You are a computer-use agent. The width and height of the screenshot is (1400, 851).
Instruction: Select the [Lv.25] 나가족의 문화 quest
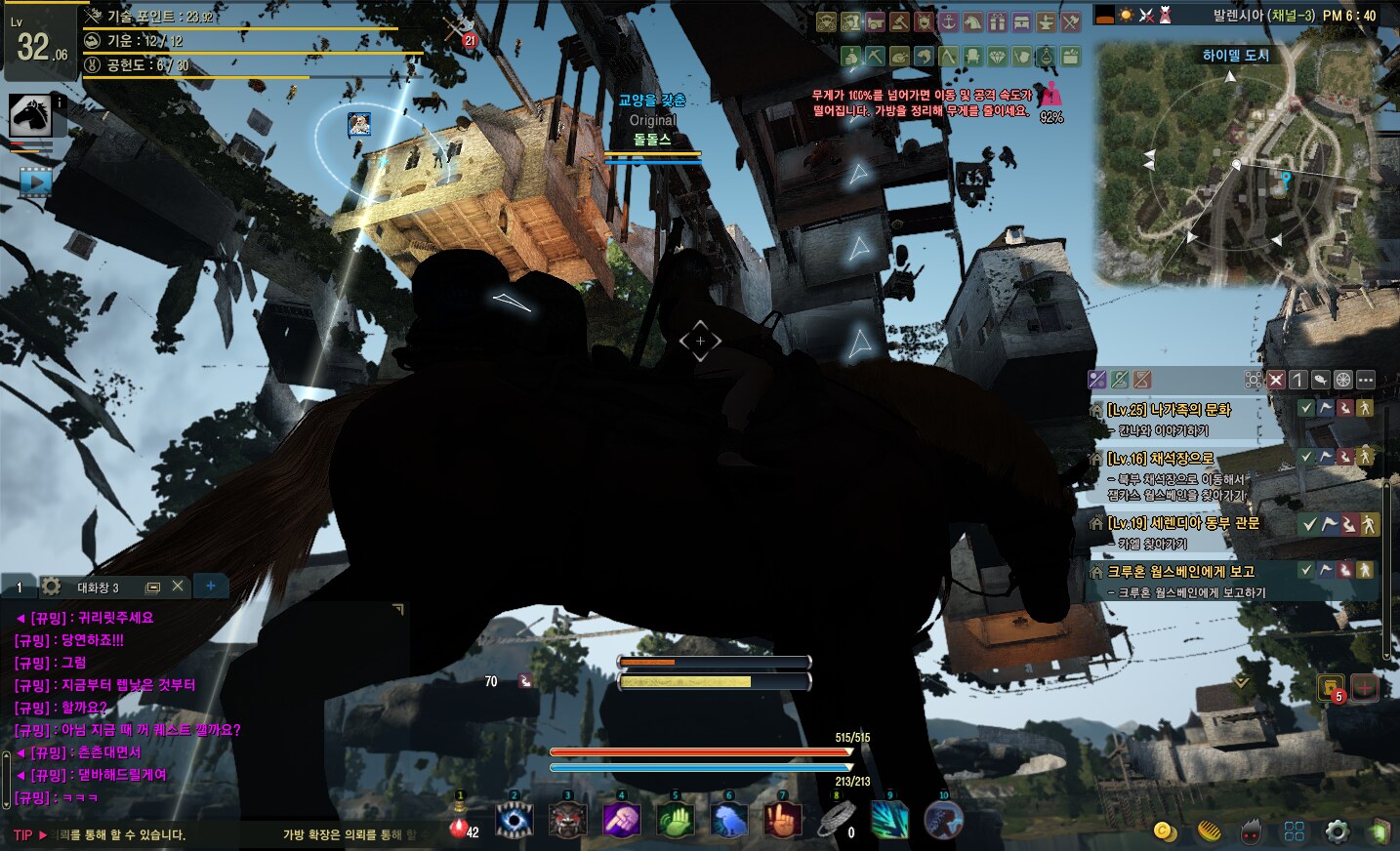pyautogui.click(x=1169, y=410)
